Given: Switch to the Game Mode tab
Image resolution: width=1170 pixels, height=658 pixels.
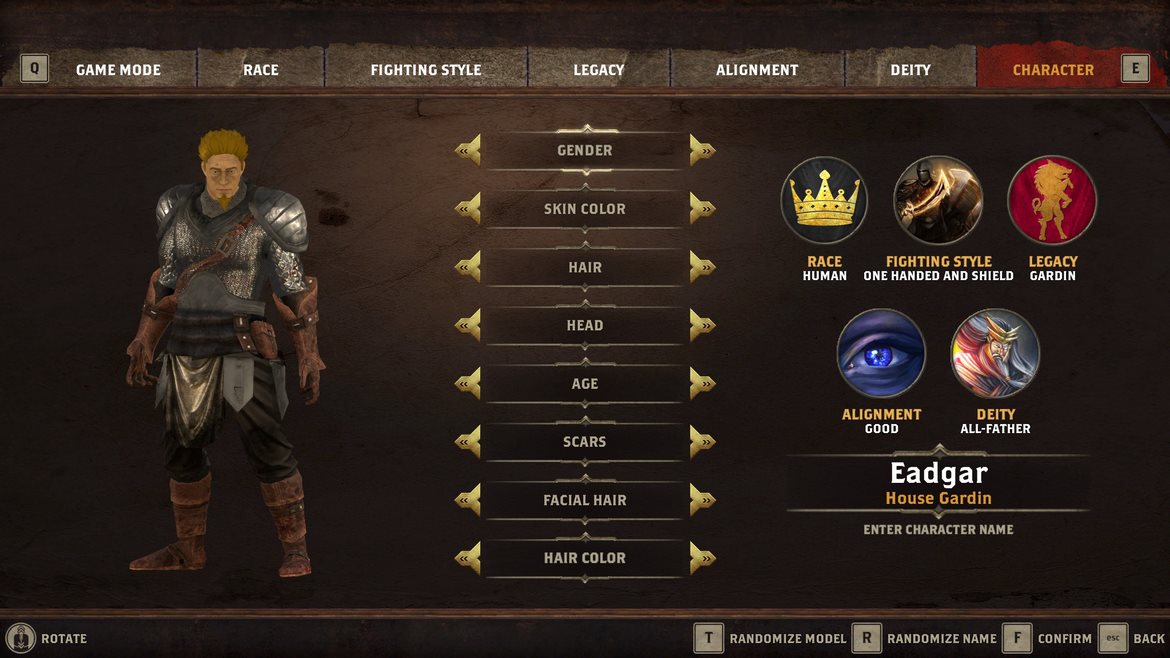Looking at the screenshot, I should [118, 70].
